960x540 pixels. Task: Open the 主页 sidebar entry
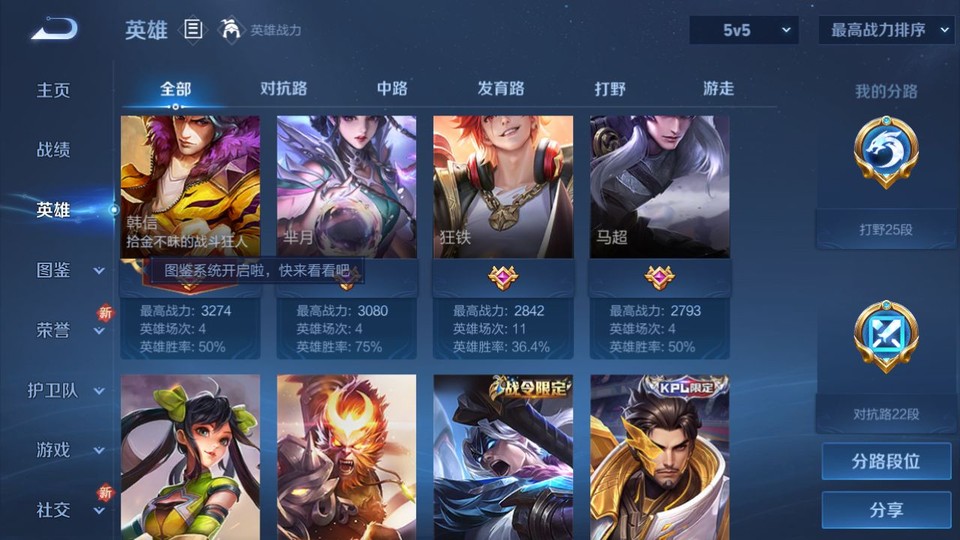tap(54, 90)
